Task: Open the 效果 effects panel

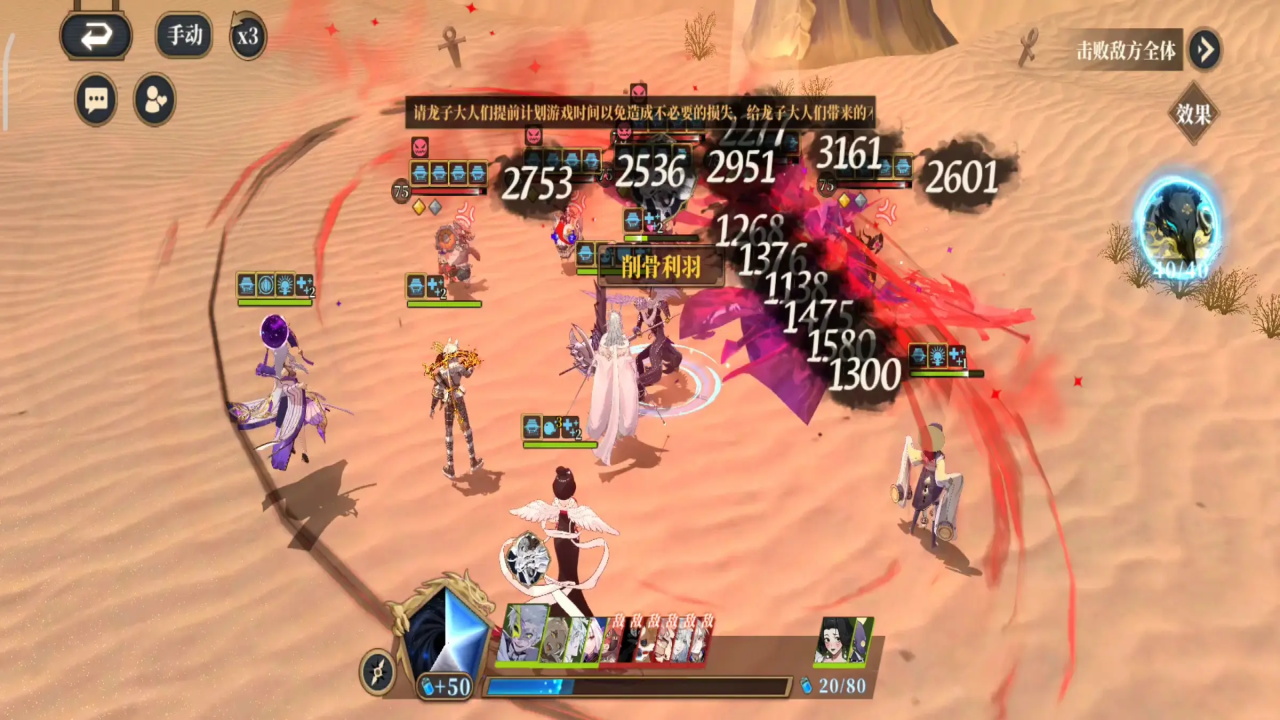Action: pyautogui.click(x=1193, y=114)
